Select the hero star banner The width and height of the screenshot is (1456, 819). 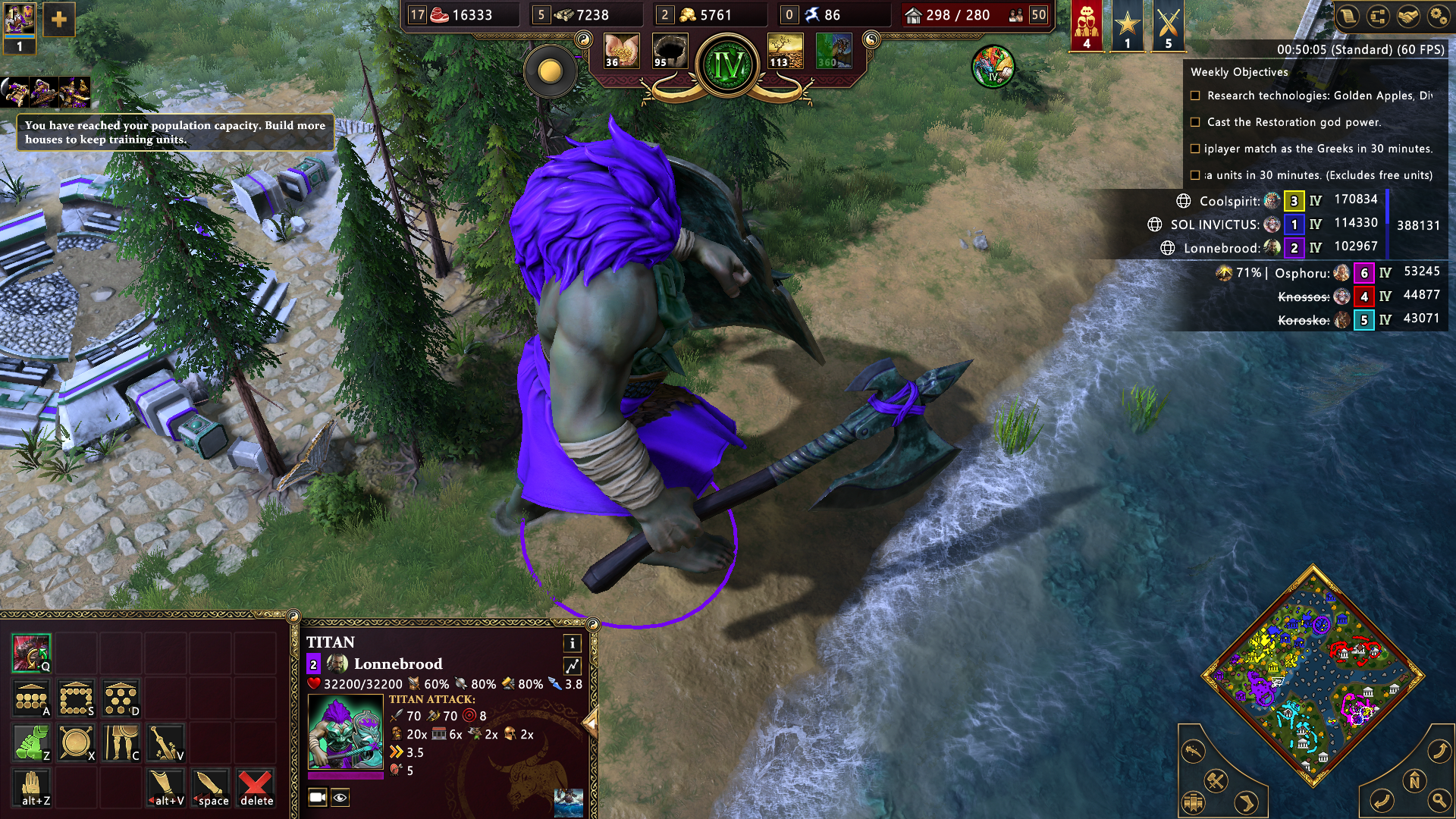(x=1128, y=25)
